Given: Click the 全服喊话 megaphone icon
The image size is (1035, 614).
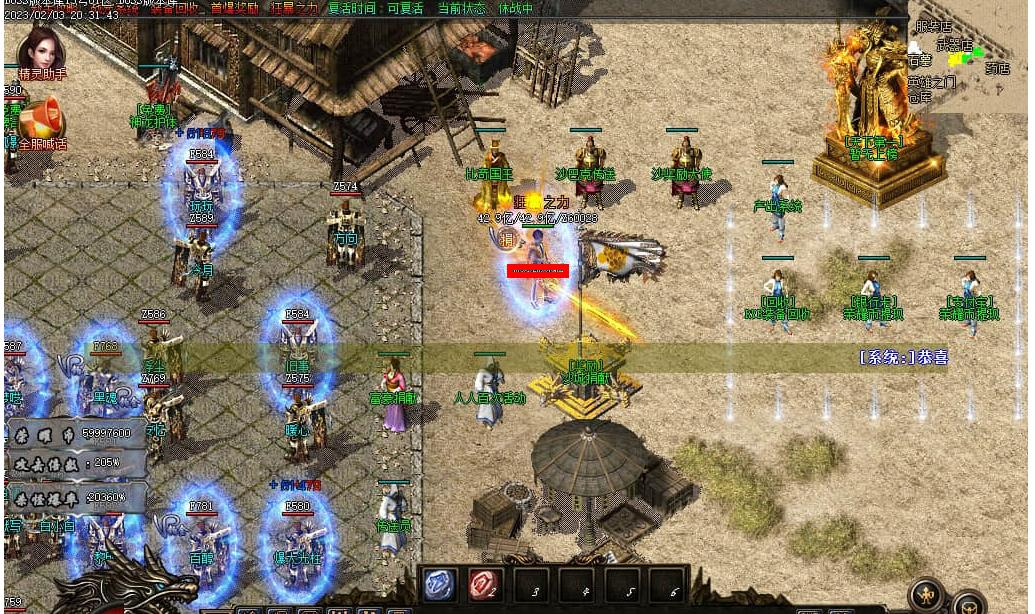Looking at the screenshot, I should pyautogui.click(x=41, y=120).
